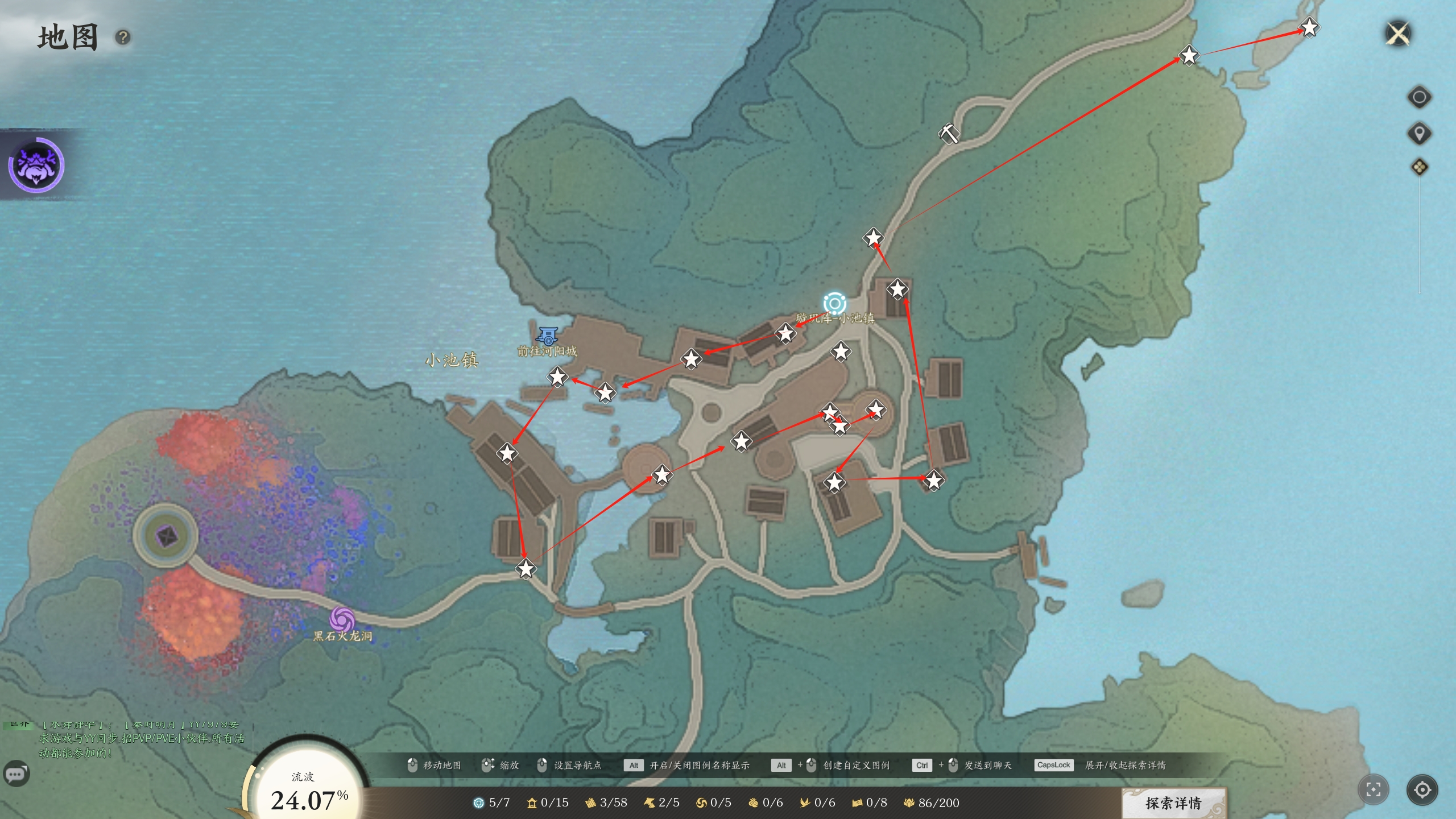Viewport: 1456px width, 819px height.
Task: Select the 前往河阳城 carriage marker
Action: click(x=548, y=337)
